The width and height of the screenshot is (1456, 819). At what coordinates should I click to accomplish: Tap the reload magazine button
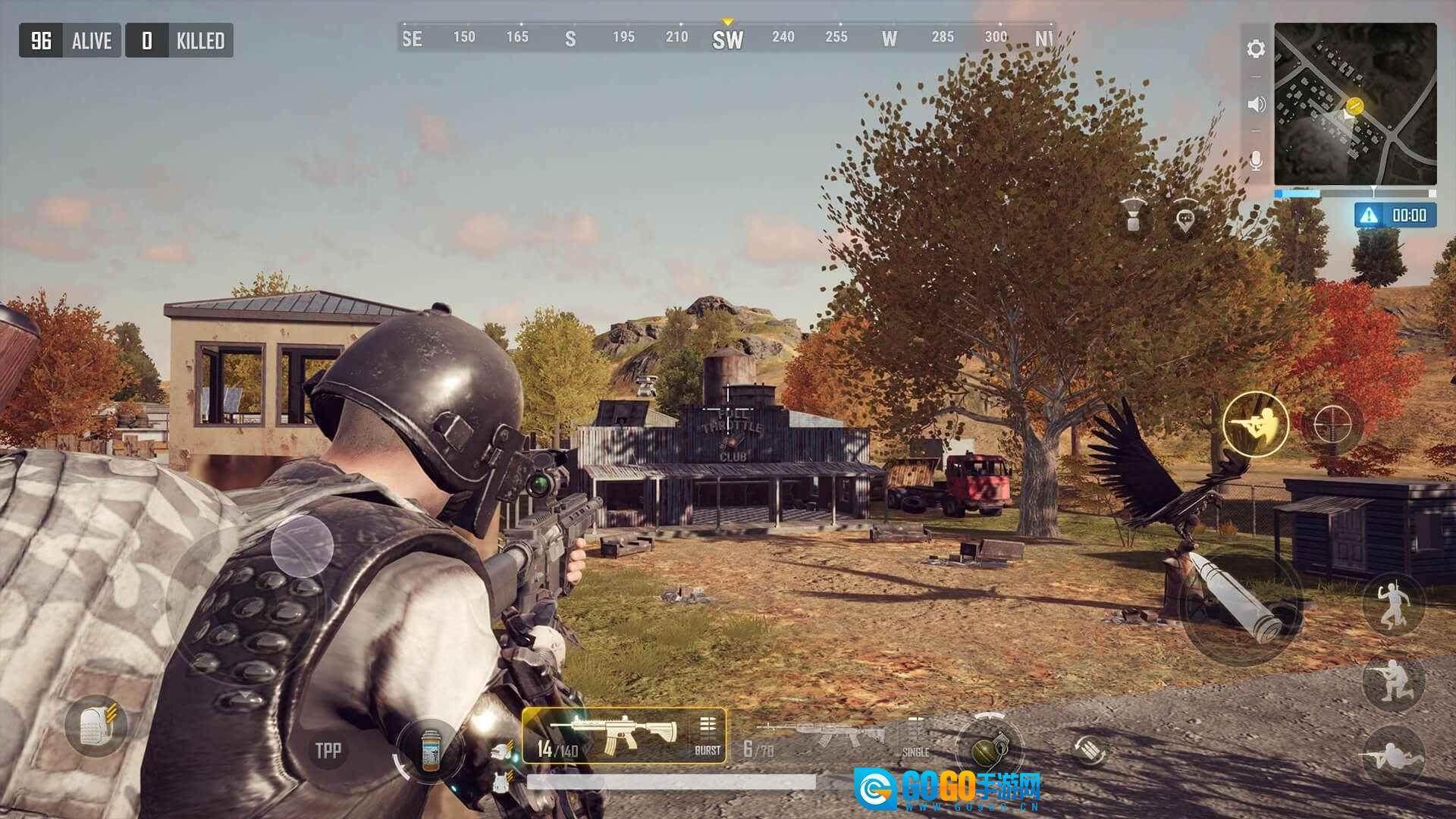[1090, 750]
